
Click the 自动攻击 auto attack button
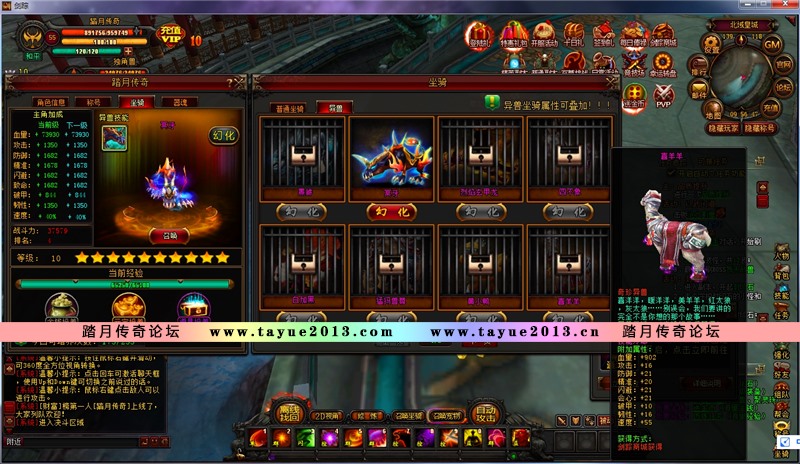485,412
